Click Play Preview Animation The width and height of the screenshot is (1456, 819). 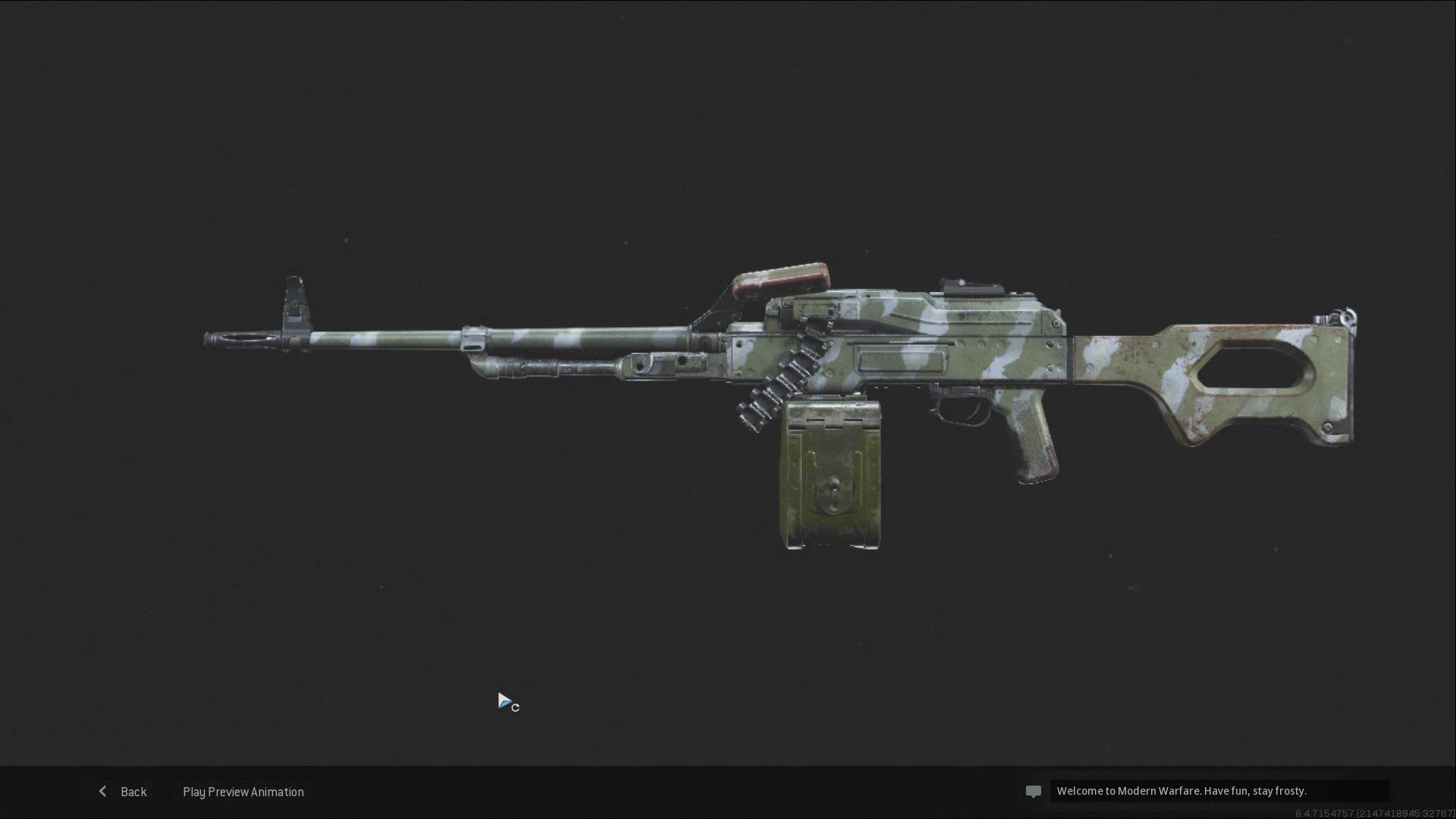pos(243,791)
